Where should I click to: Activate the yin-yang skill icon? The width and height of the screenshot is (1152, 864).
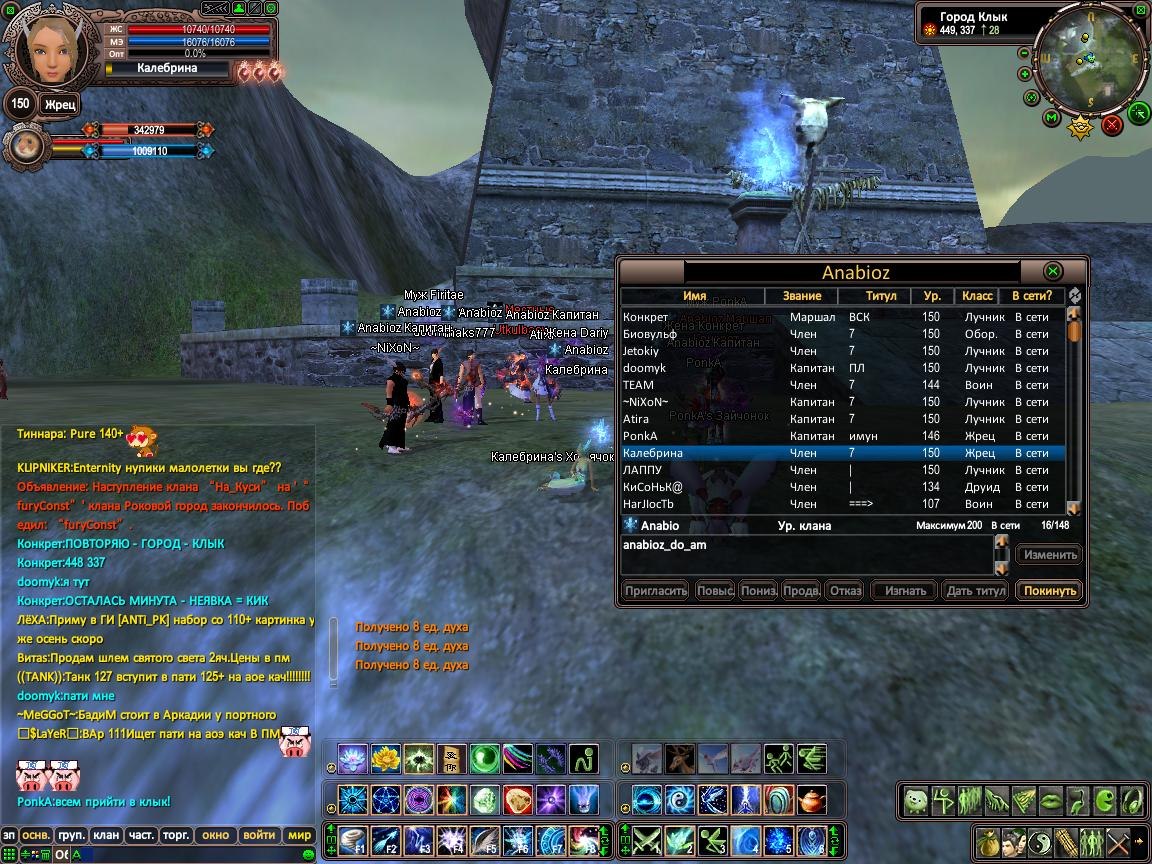coord(680,799)
